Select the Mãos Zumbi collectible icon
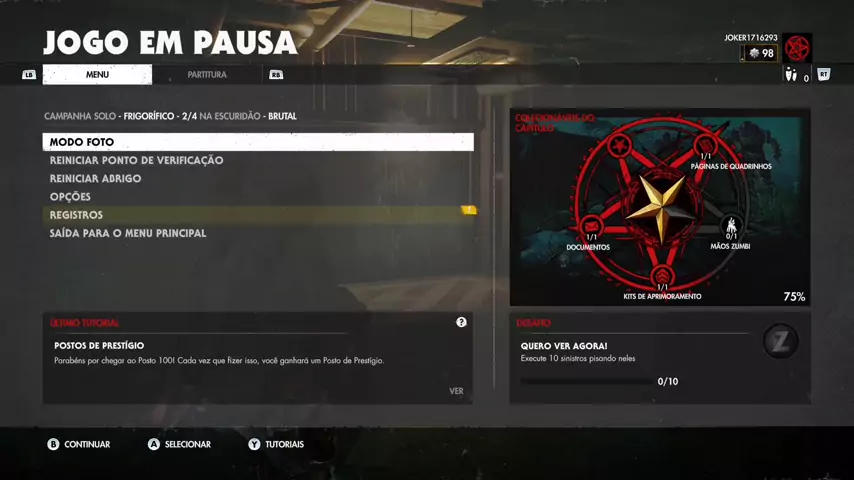The height and width of the screenshot is (480, 854). (x=731, y=226)
